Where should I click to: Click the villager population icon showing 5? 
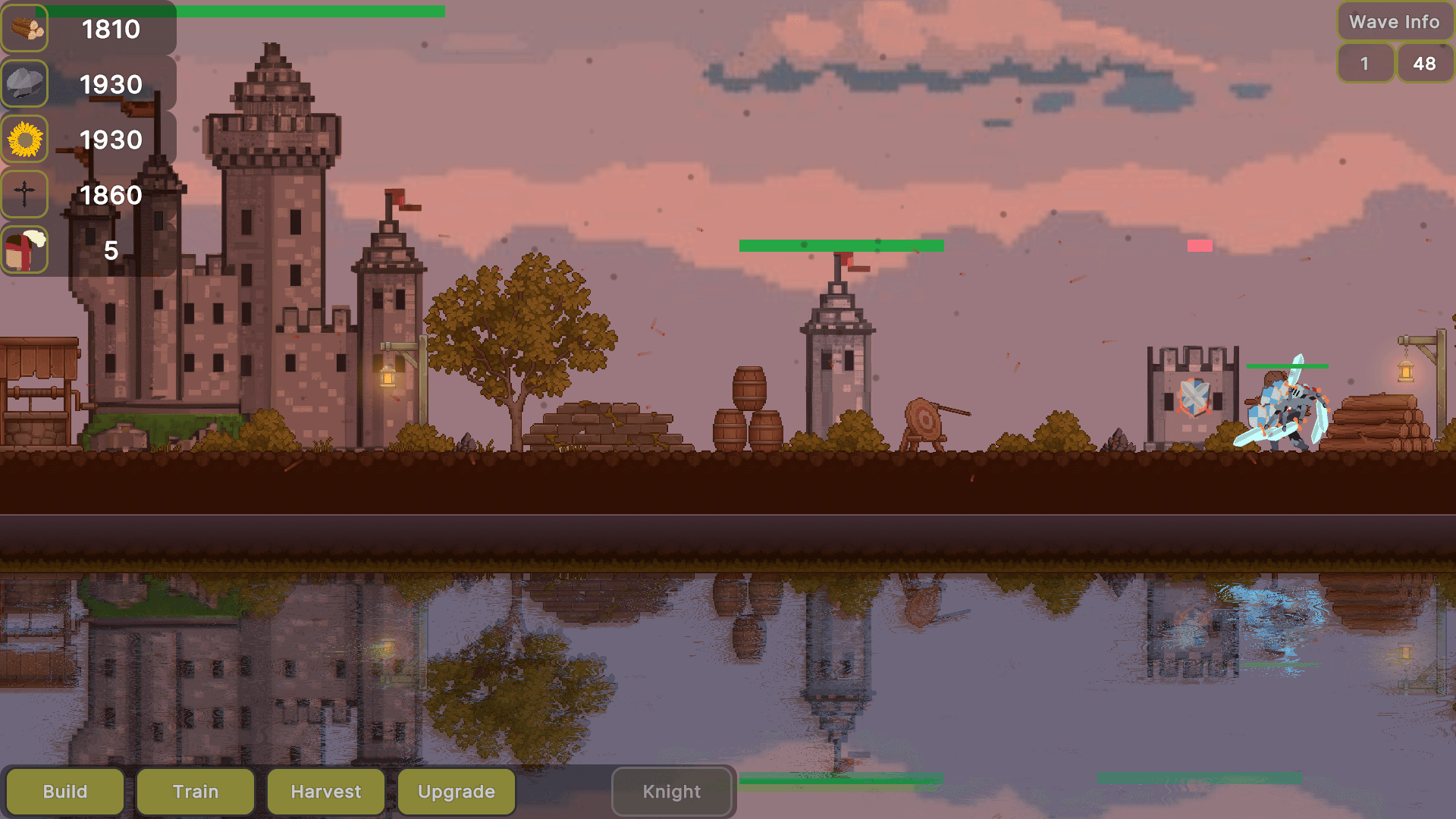pos(24,250)
